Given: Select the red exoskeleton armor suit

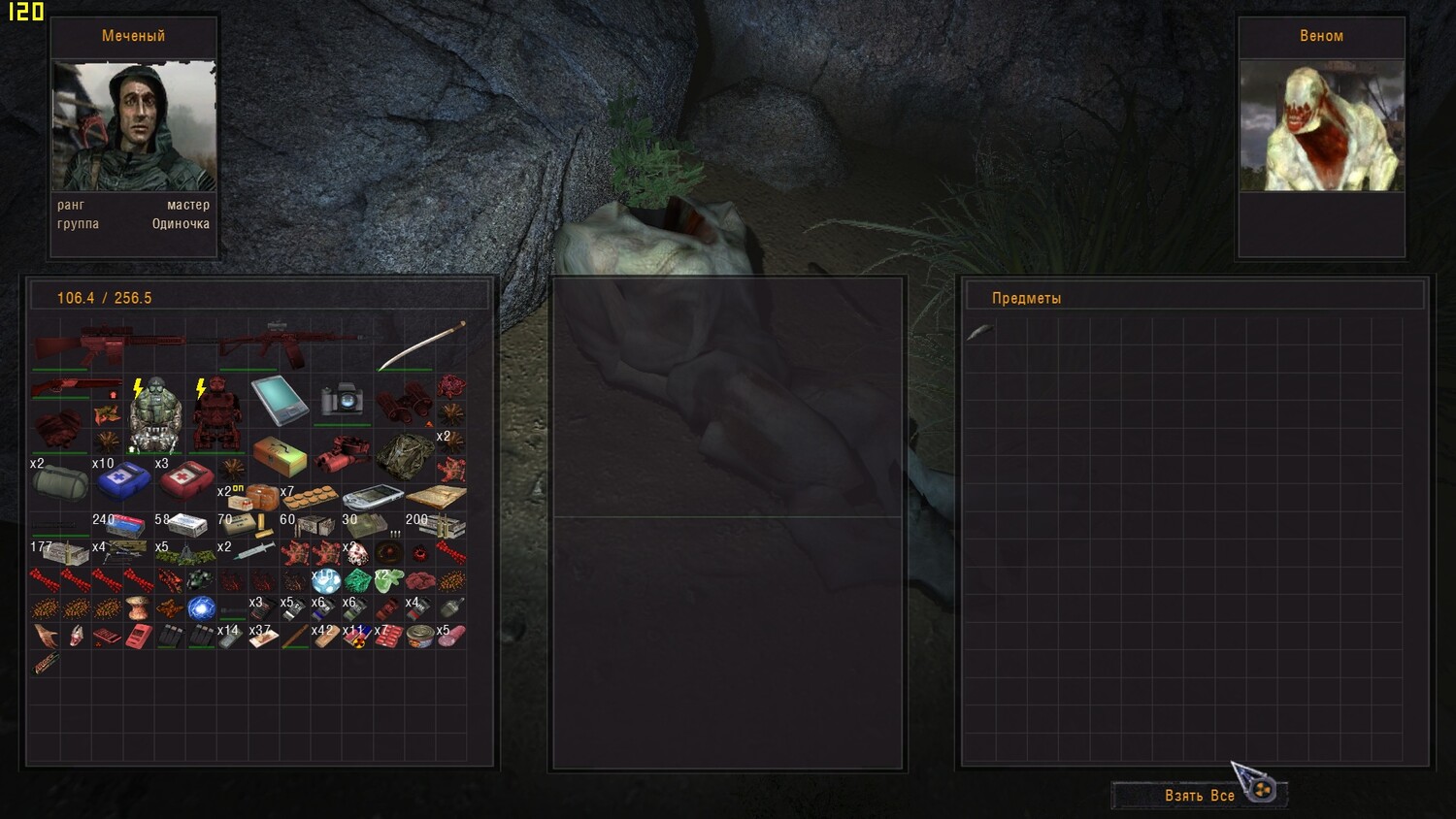Looking at the screenshot, I should (x=217, y=414).
